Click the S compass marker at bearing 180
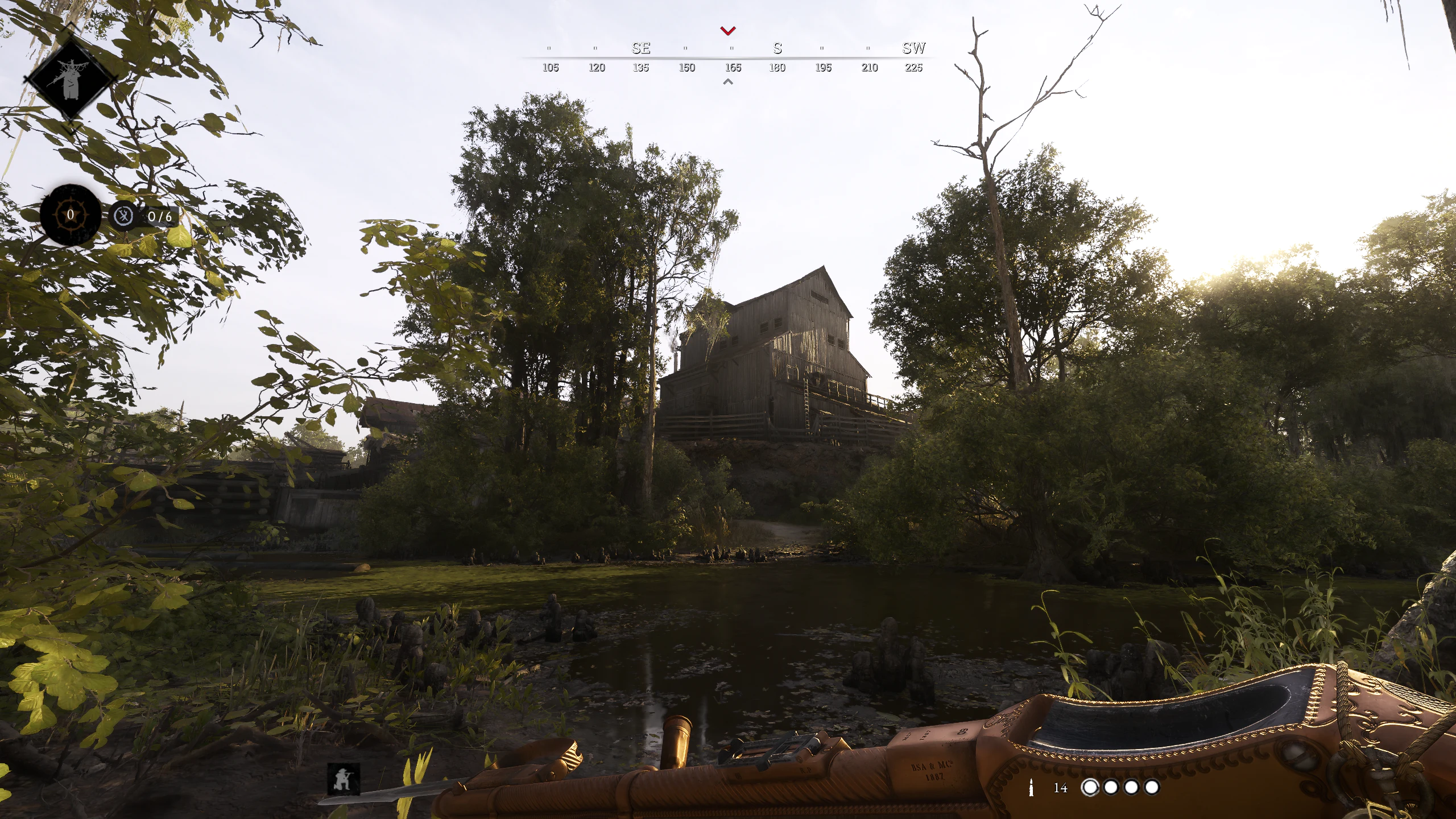Image resolution: width=1456 pixels, height=819 pixels. coord(777,48)
